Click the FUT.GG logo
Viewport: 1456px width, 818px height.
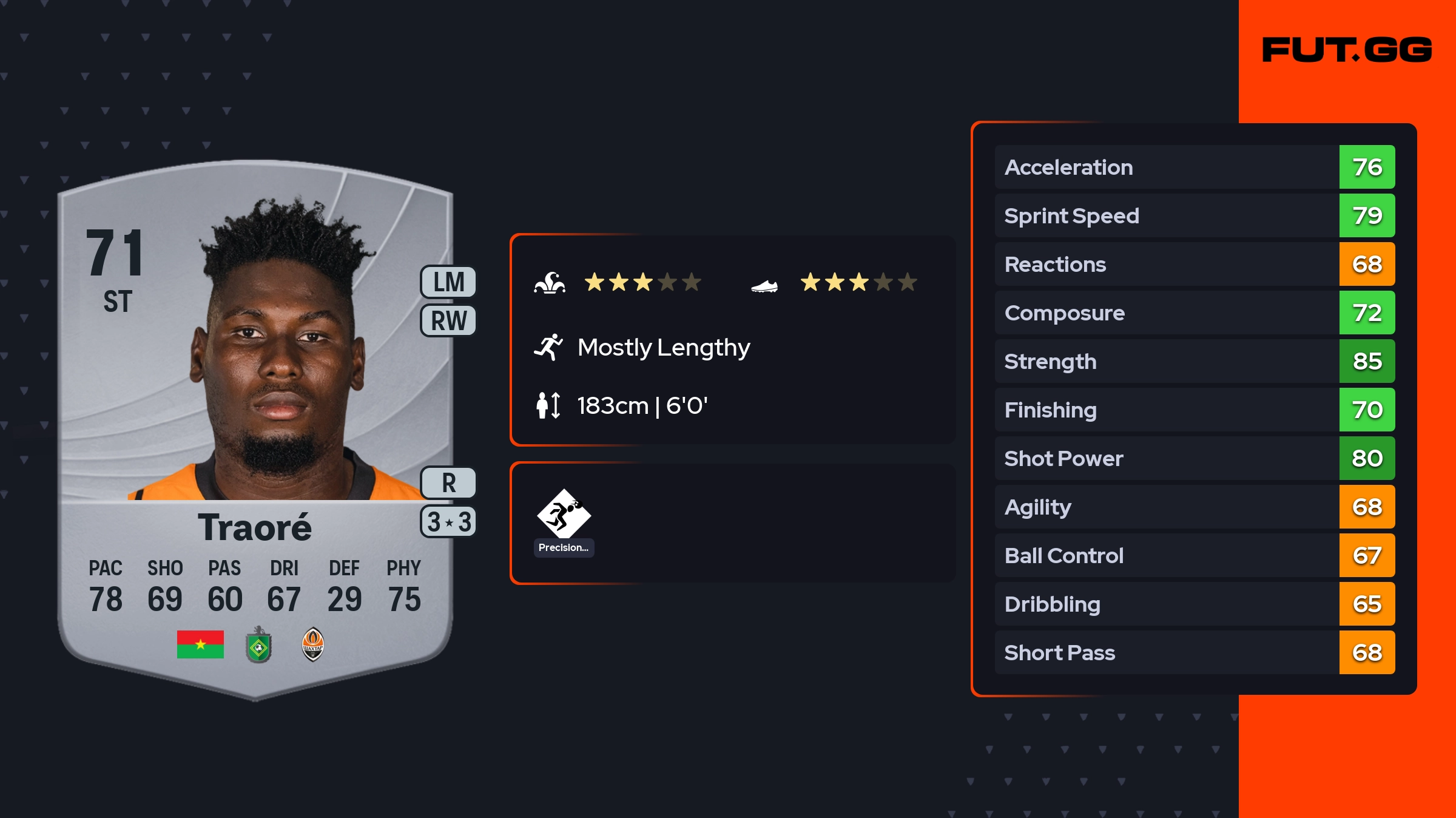point(1347,50)
